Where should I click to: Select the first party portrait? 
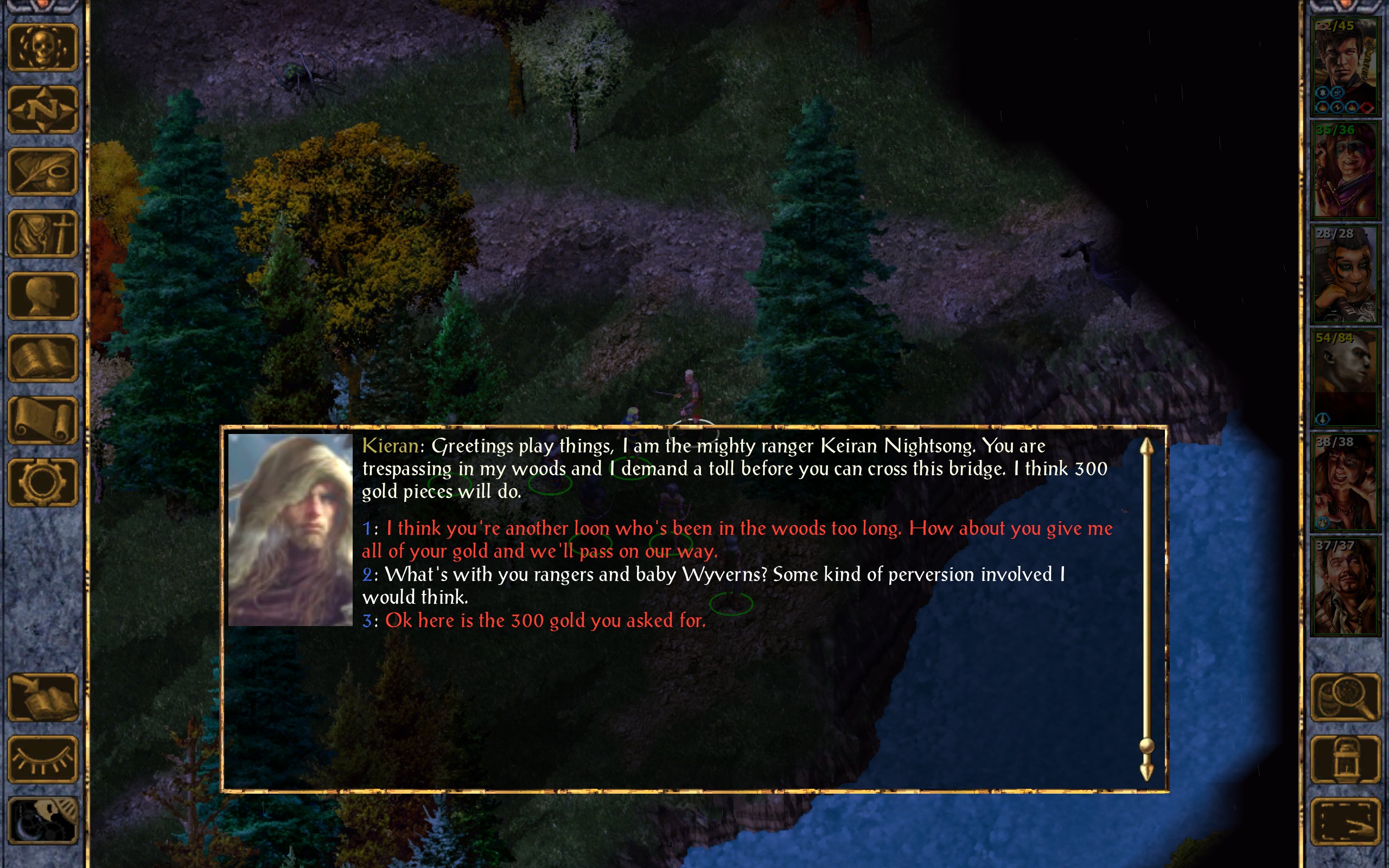click(1345, 67)
